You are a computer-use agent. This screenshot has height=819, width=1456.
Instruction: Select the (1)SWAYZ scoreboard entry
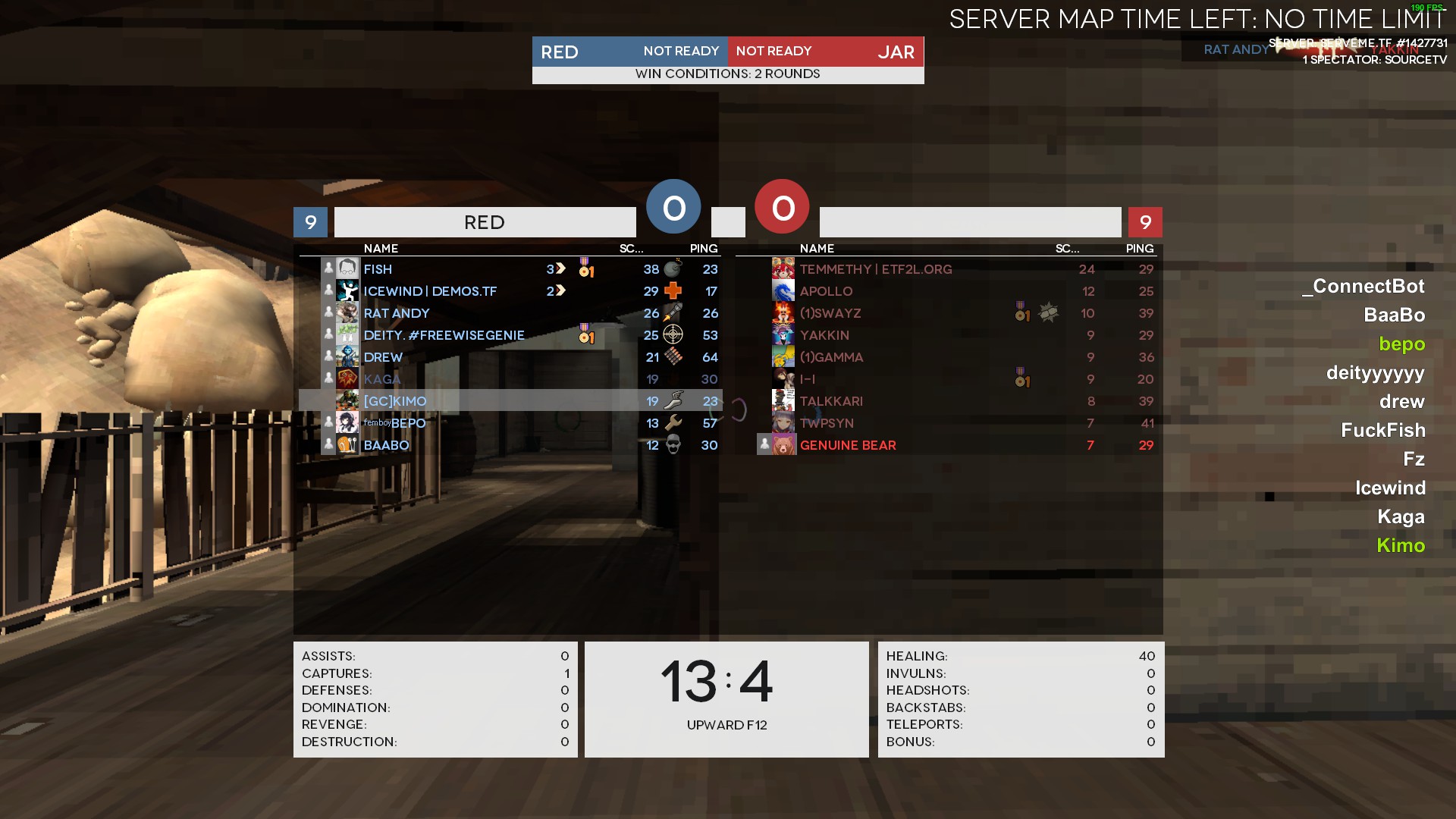click(830, 313)
